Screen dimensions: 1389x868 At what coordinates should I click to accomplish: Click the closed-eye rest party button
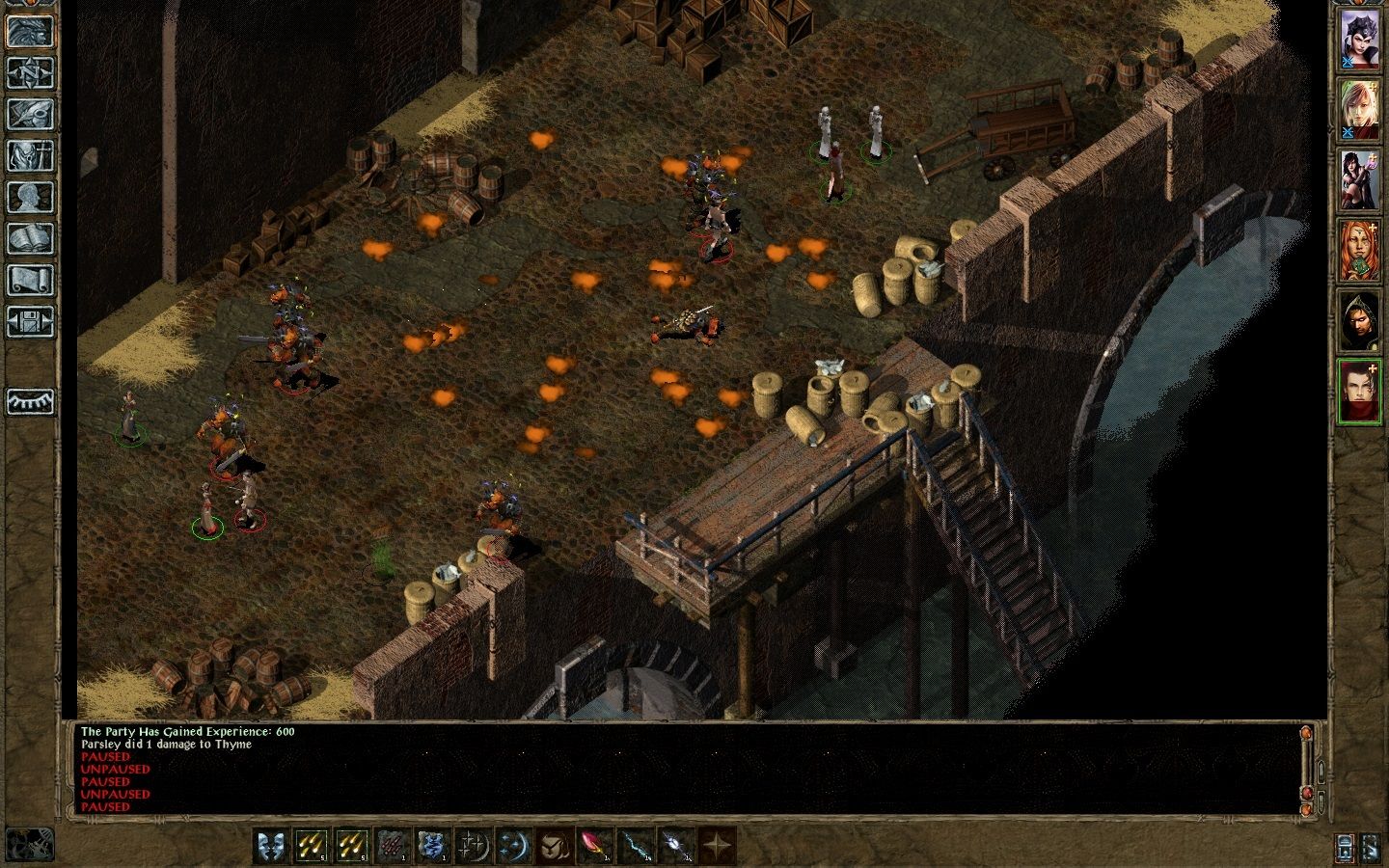click(30, 401)
